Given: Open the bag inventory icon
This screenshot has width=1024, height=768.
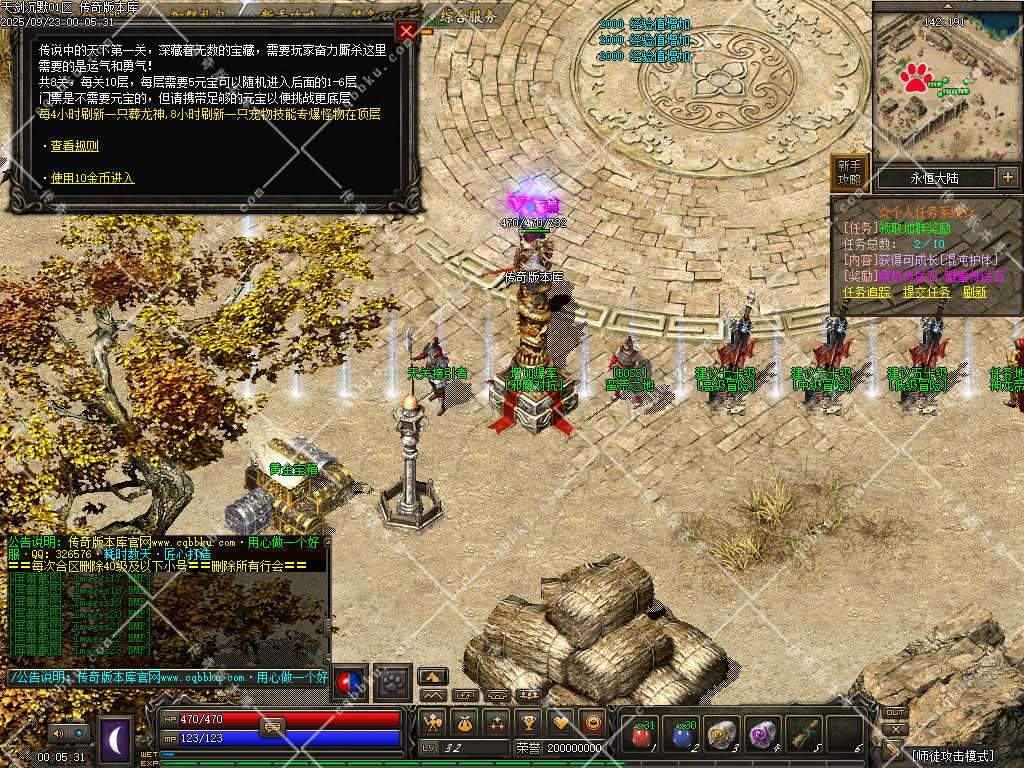Looking at the screenshot, I should click(x=464, y=722).
